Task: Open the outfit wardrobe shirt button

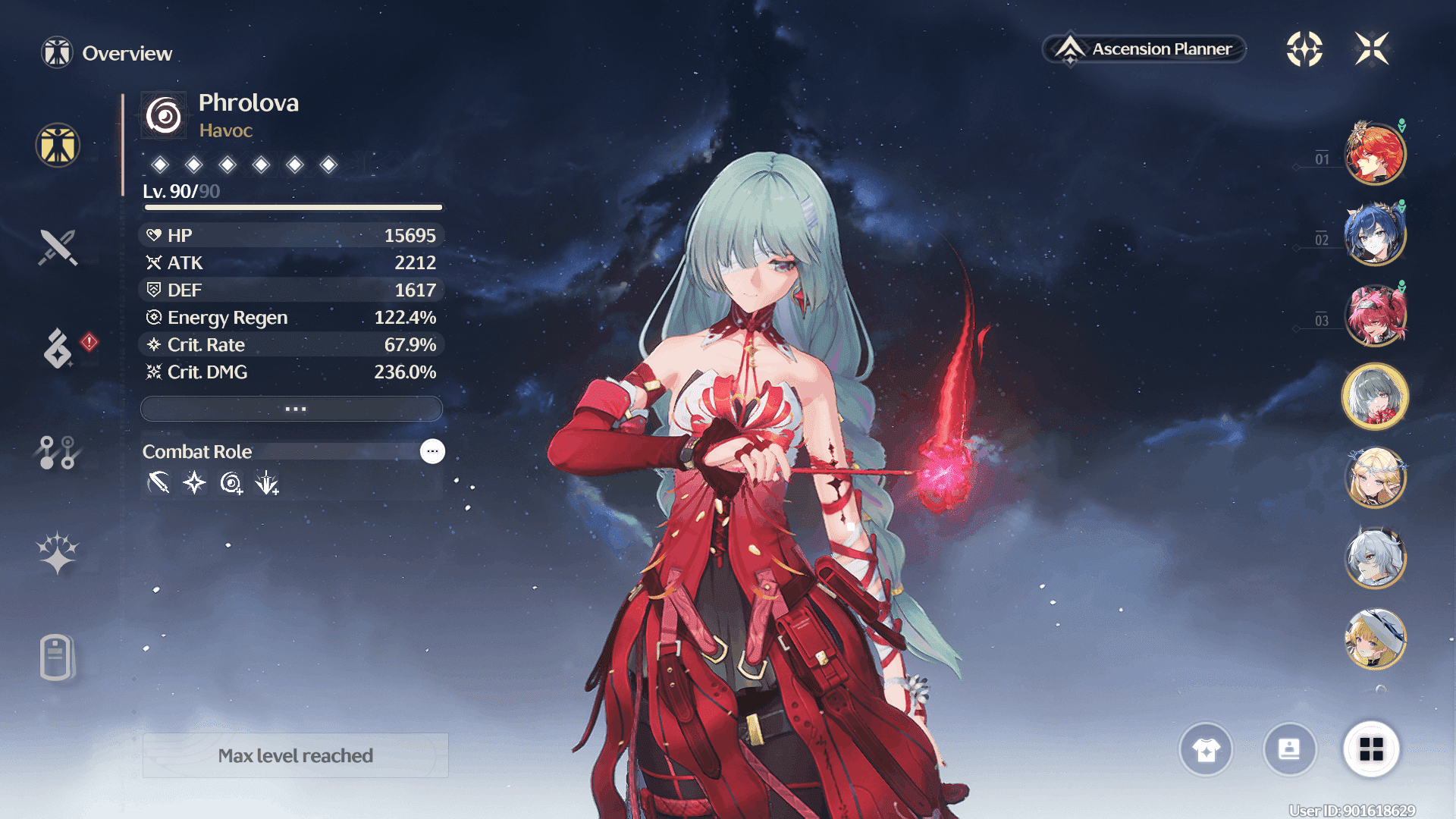Action: click(x=1206, y=750)
